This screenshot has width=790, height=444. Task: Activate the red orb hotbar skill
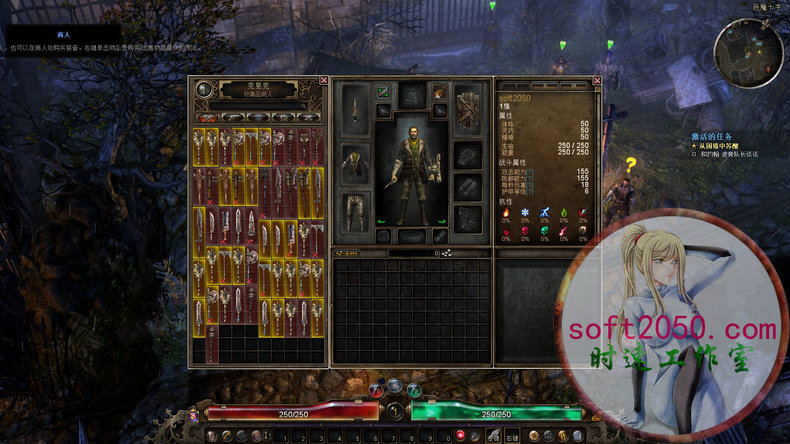click(x=460, y=435)
